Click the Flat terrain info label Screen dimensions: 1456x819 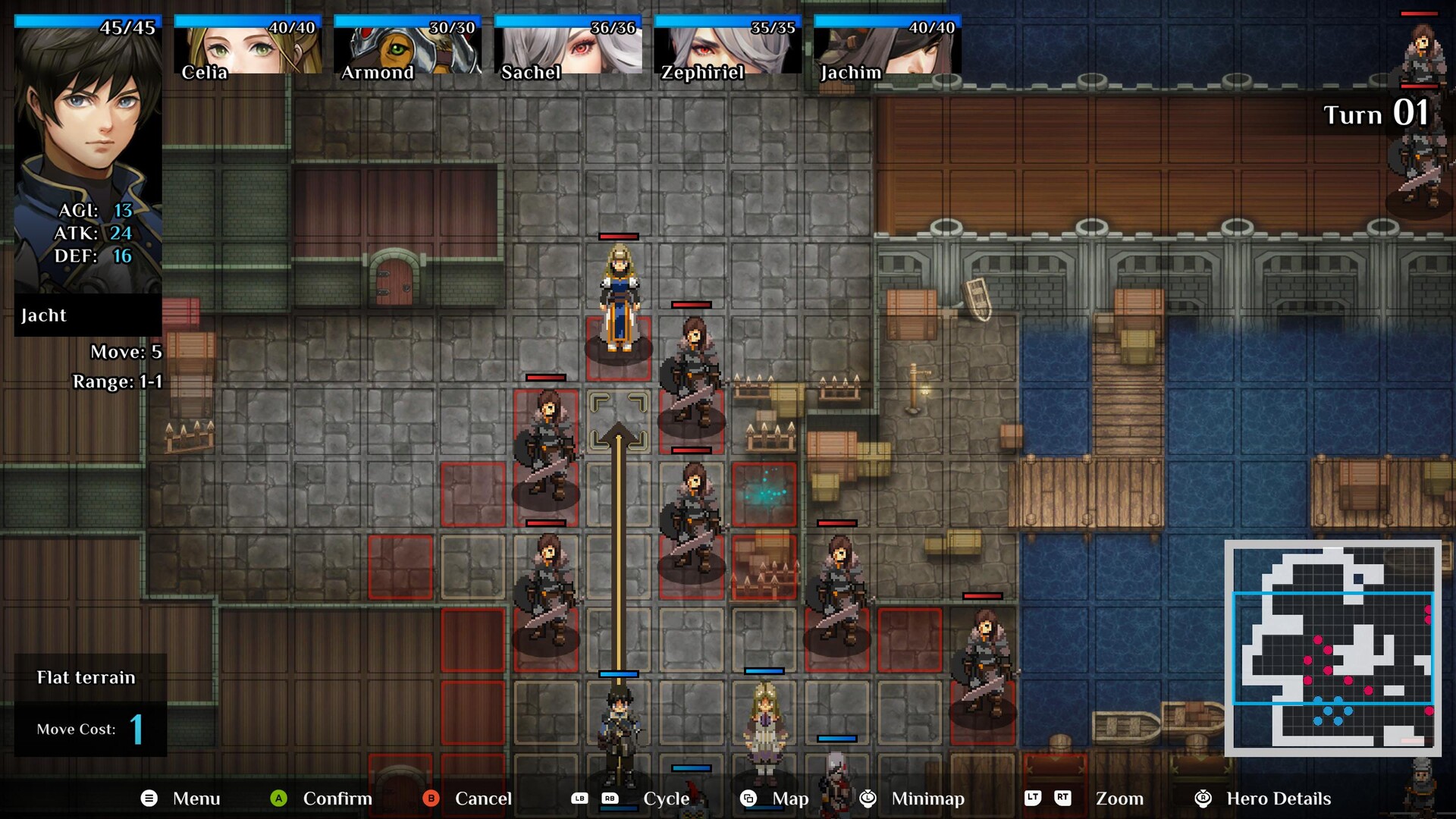(x=86, y=677)
